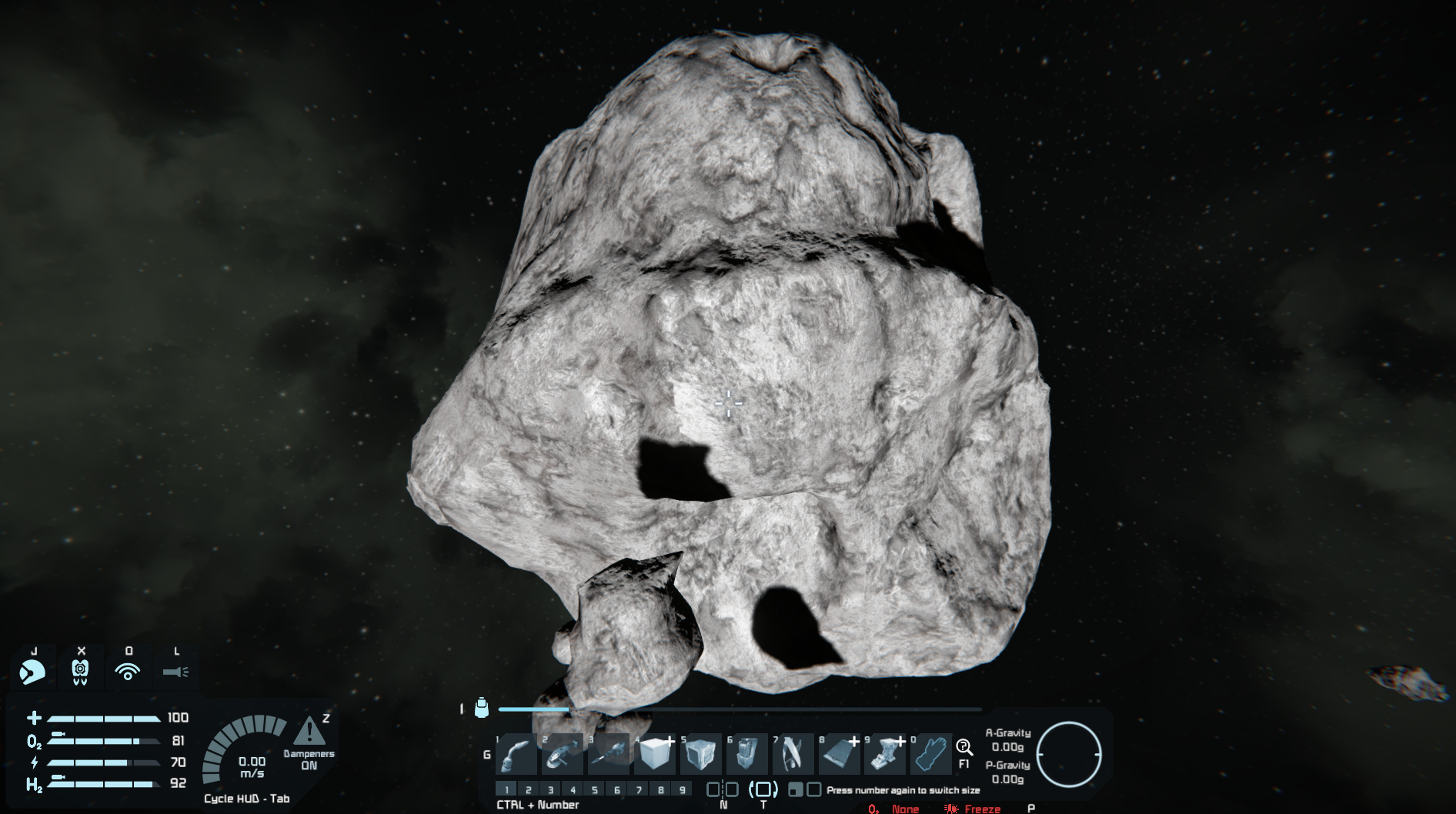1456x814 pixels.
Task: Select the angle grinder hotbar slot
Action: (563, 754)
